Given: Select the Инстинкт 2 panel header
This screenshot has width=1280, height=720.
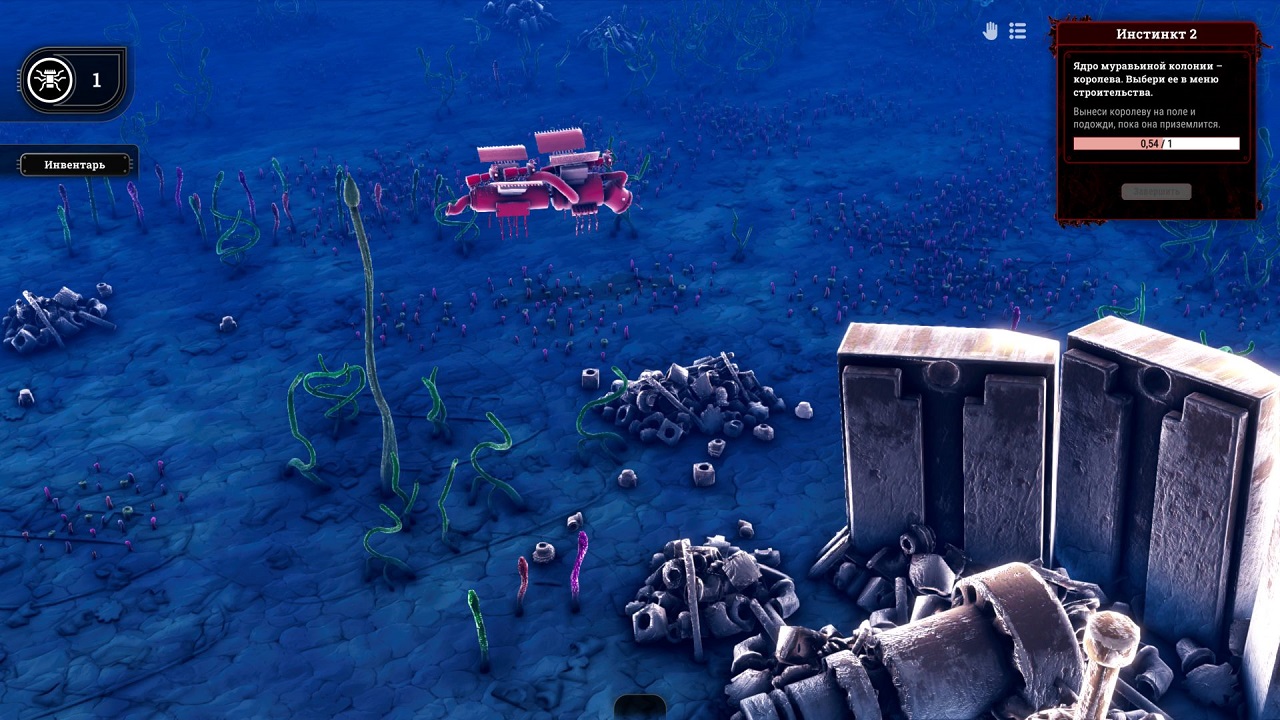Looking at the screenshot, I should point(1156,34).
